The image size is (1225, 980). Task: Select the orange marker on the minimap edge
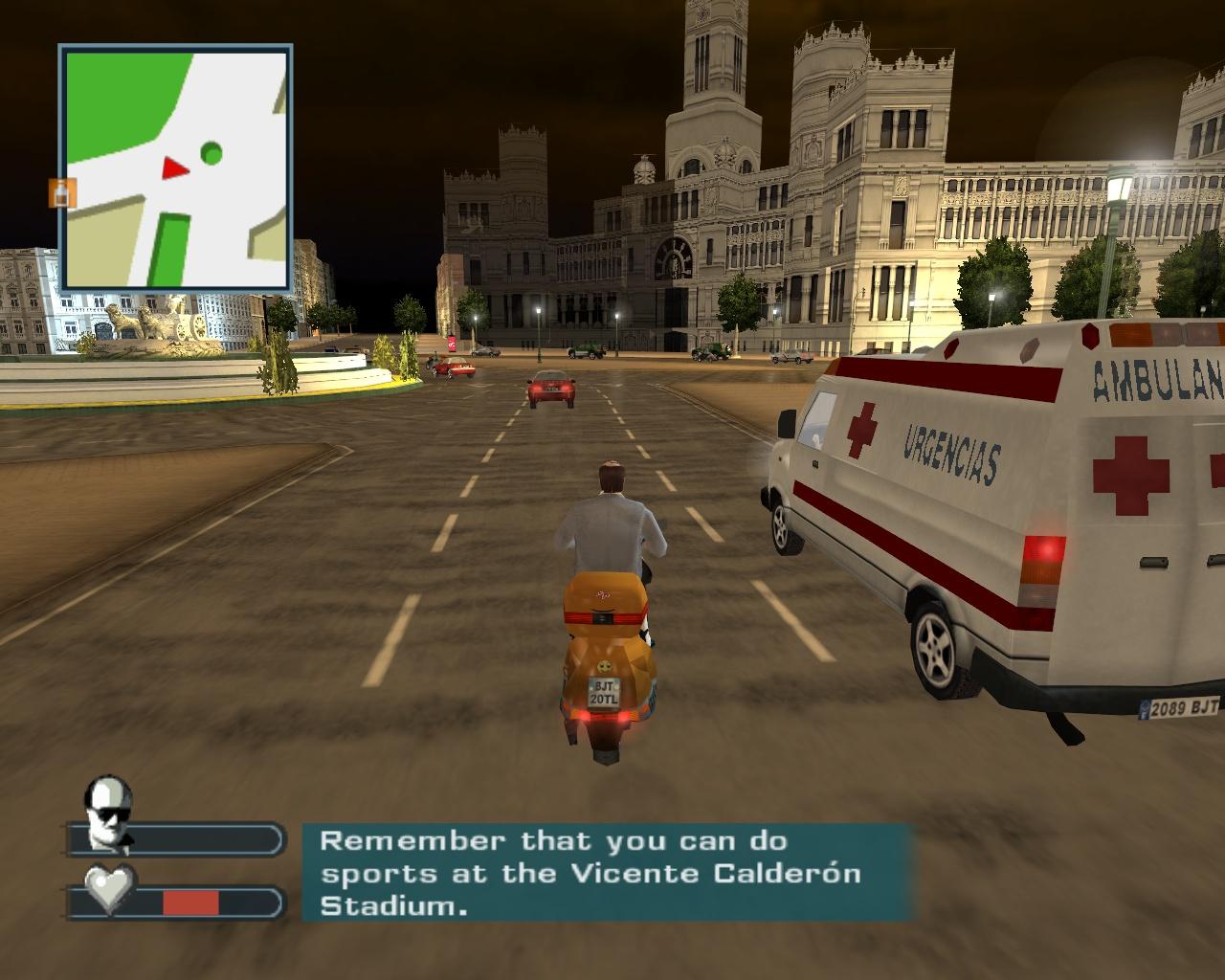60,192
